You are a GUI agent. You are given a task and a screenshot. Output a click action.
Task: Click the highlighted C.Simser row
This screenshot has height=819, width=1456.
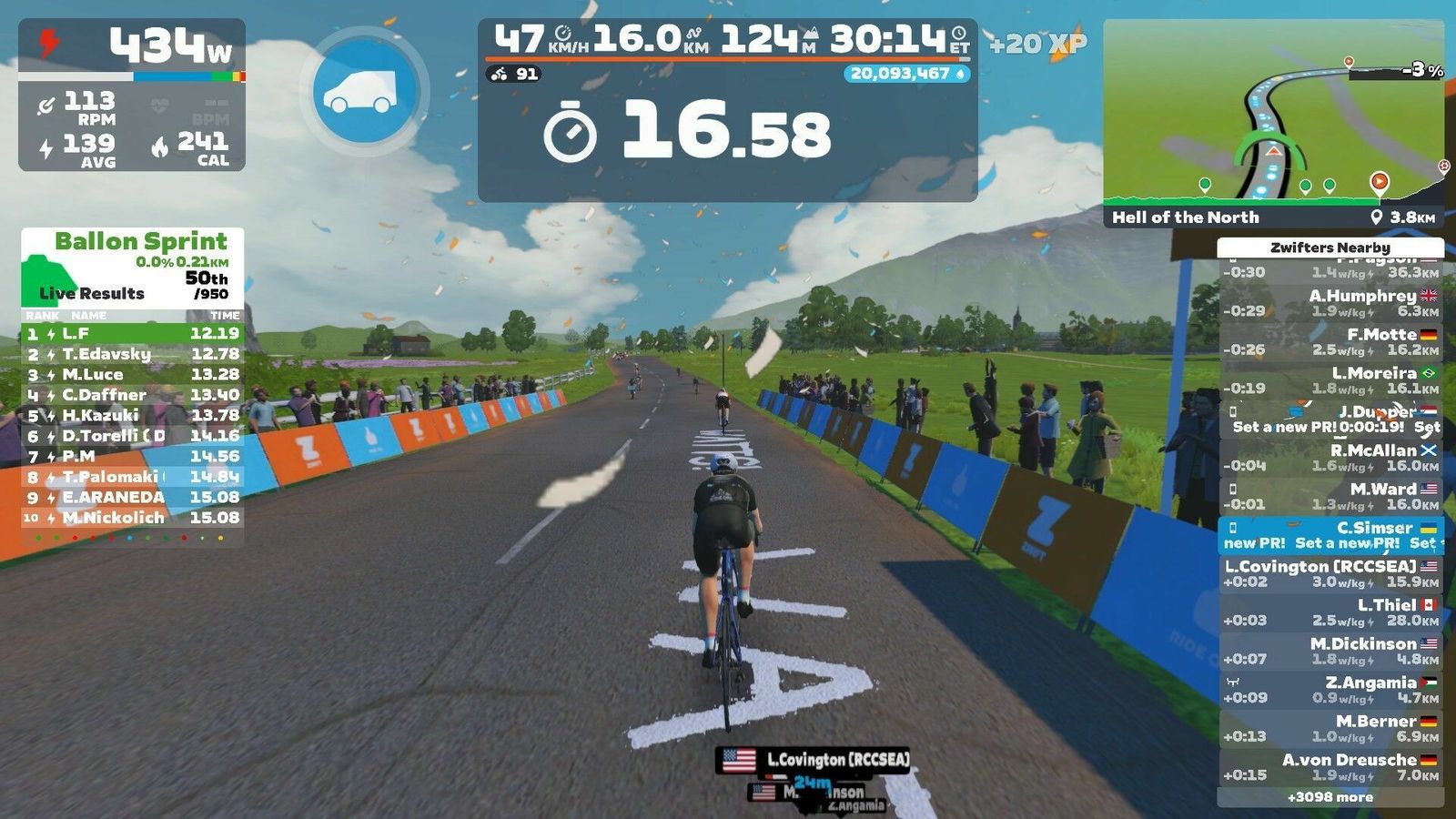pyautogui.click(x=1330, y=535)
